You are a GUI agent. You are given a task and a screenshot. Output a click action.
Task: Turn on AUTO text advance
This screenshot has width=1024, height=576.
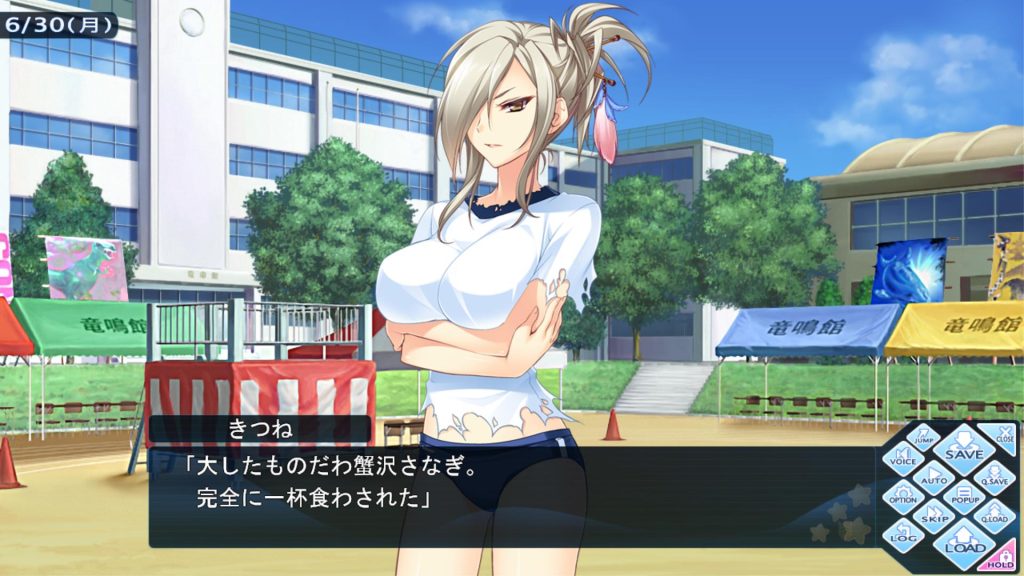pos(933,476)
